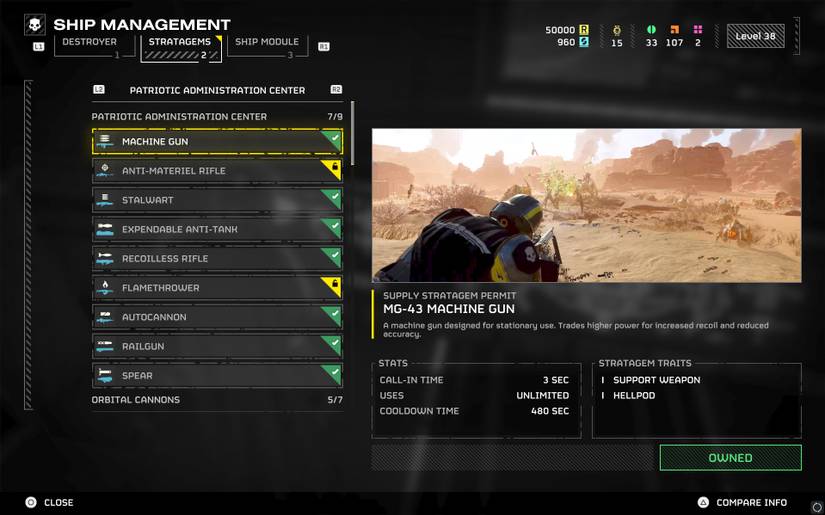Viewport: 825px width, 515px height.
Task: Click the MG-43 Machine Gun preview image
Action: coord(586,205)
